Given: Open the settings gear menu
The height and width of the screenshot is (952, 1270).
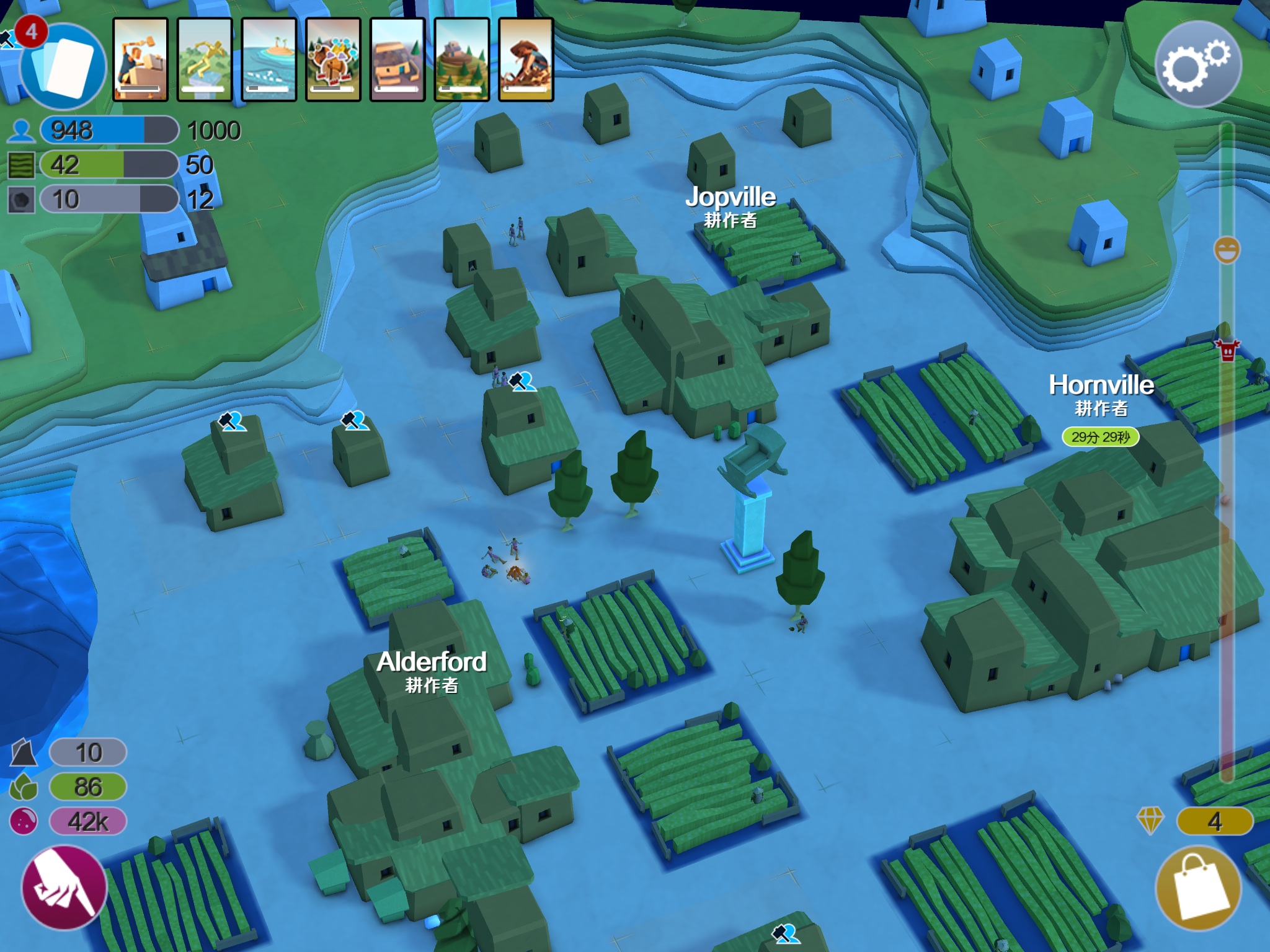Looking at the screenshot, I should pyautogui.click(x=1197, y=65).
